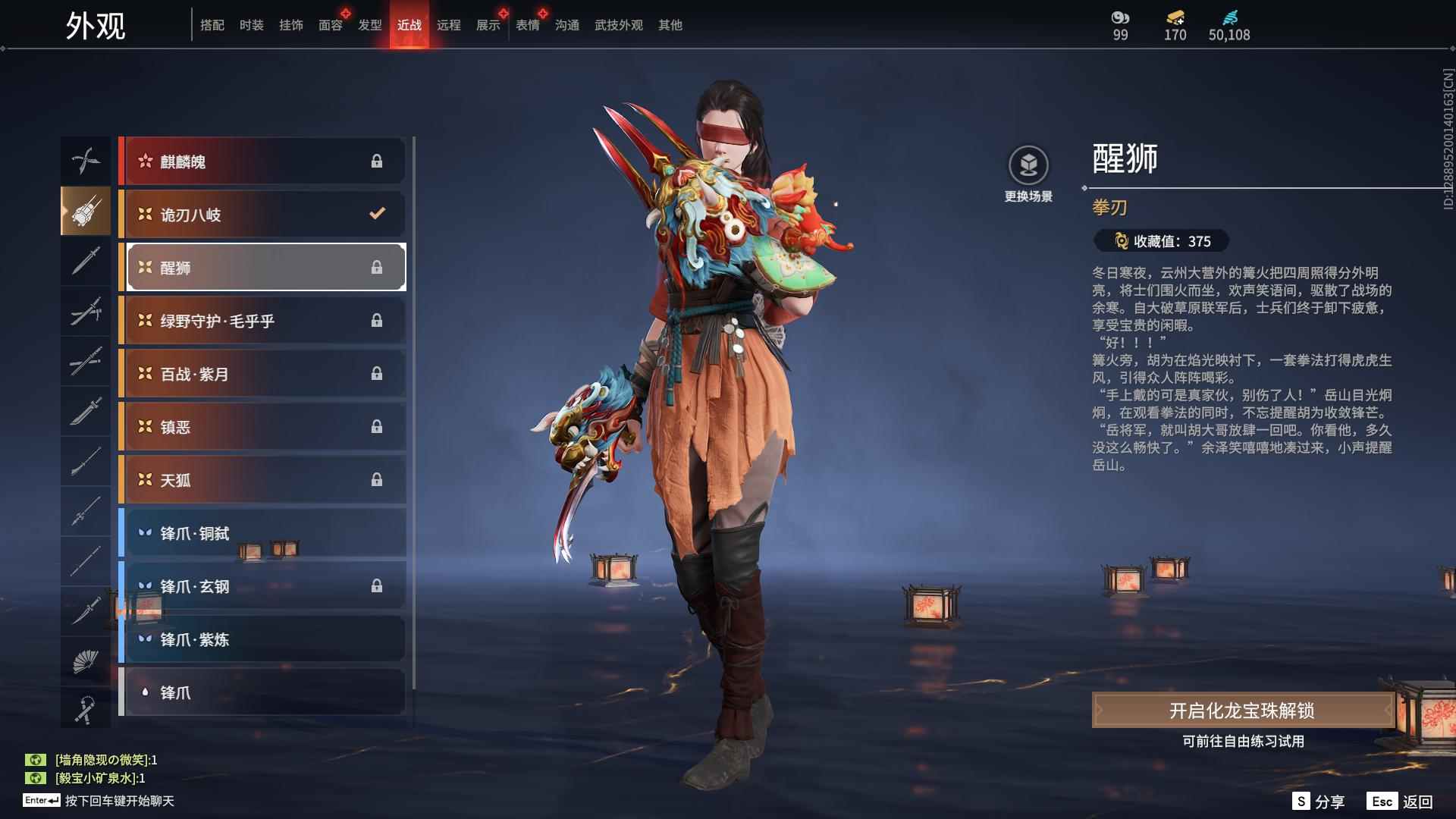Select the spear weapon category icon
This screenshot has width=1456, height=819.
pyautogui.click(x=86, y=510)
